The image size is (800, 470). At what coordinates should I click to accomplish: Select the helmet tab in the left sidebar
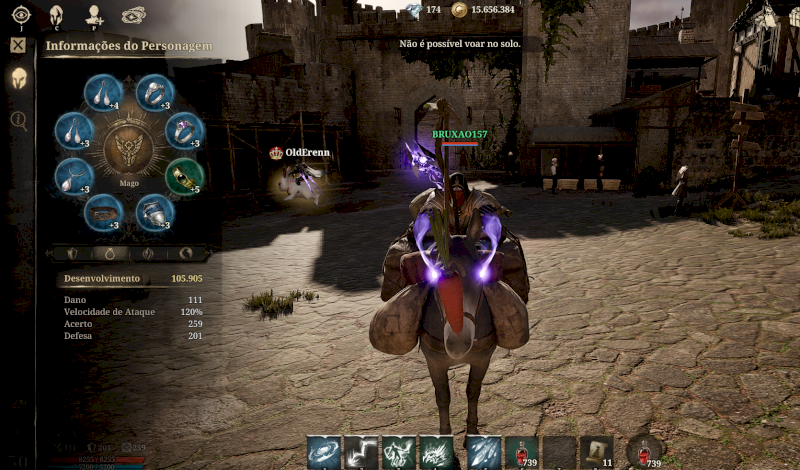18,80
